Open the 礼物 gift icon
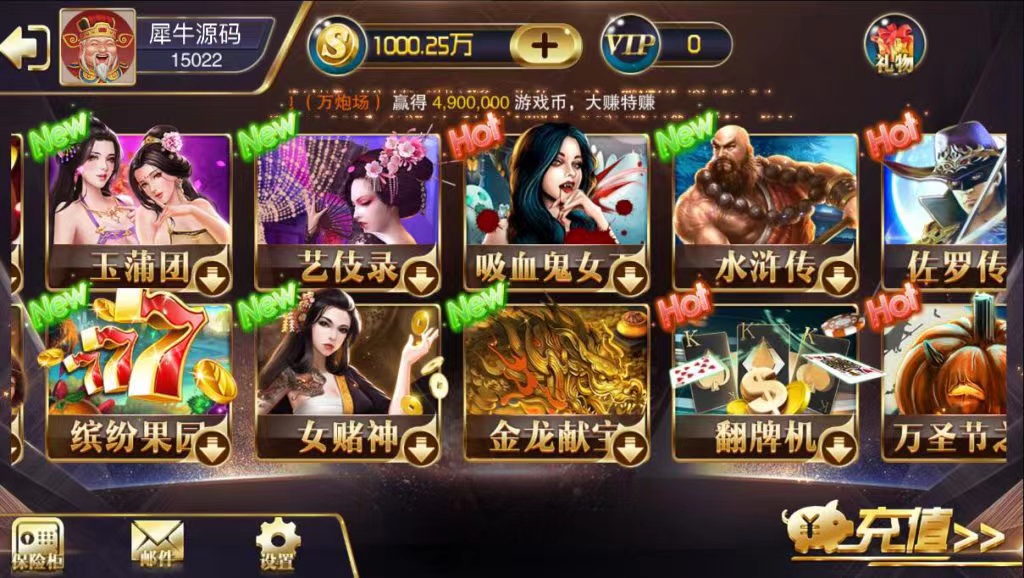The height and width of the screenshot is (578, 1024). click(x=894, y=43)
